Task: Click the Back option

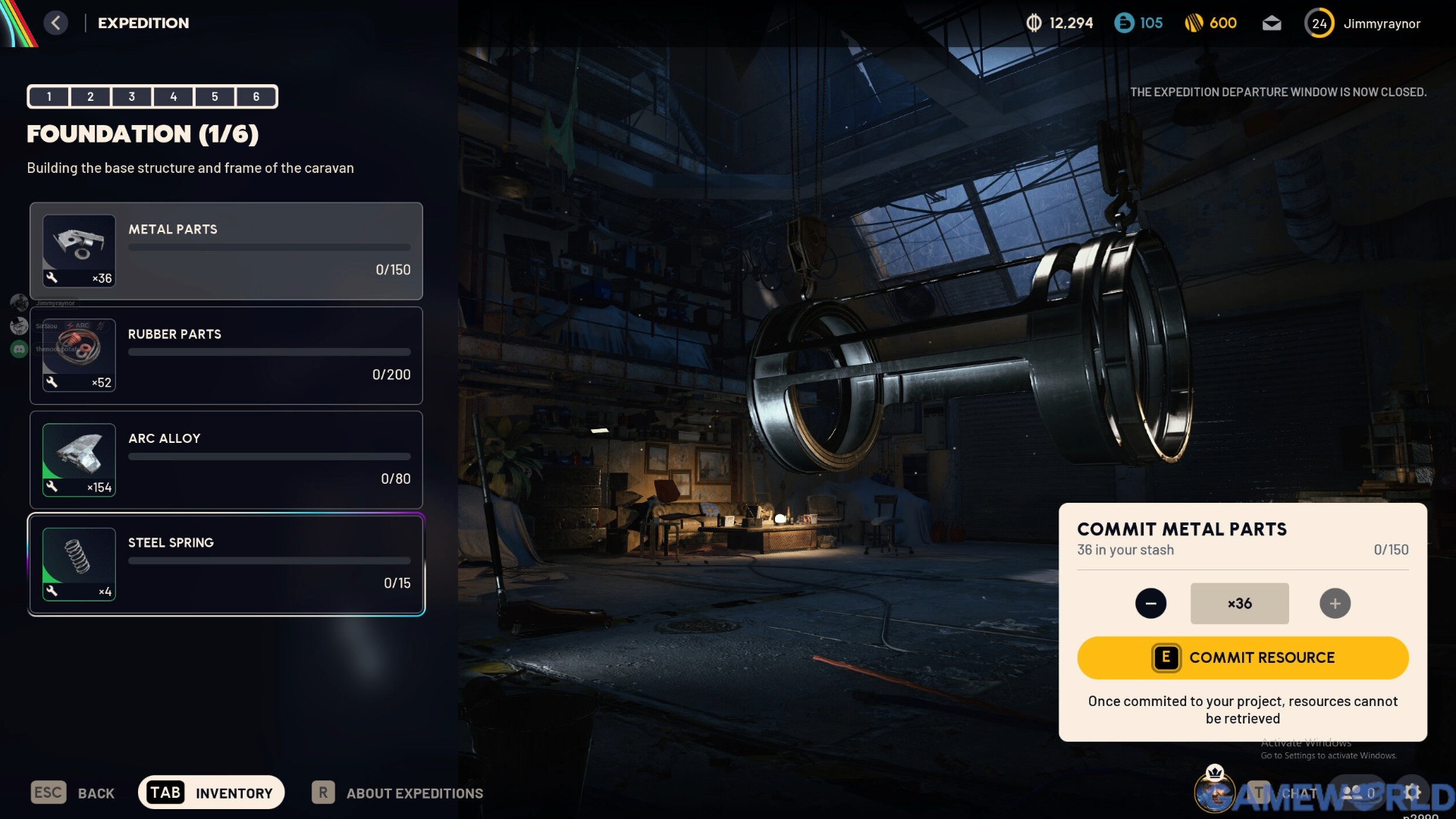Action: [73, 793]
